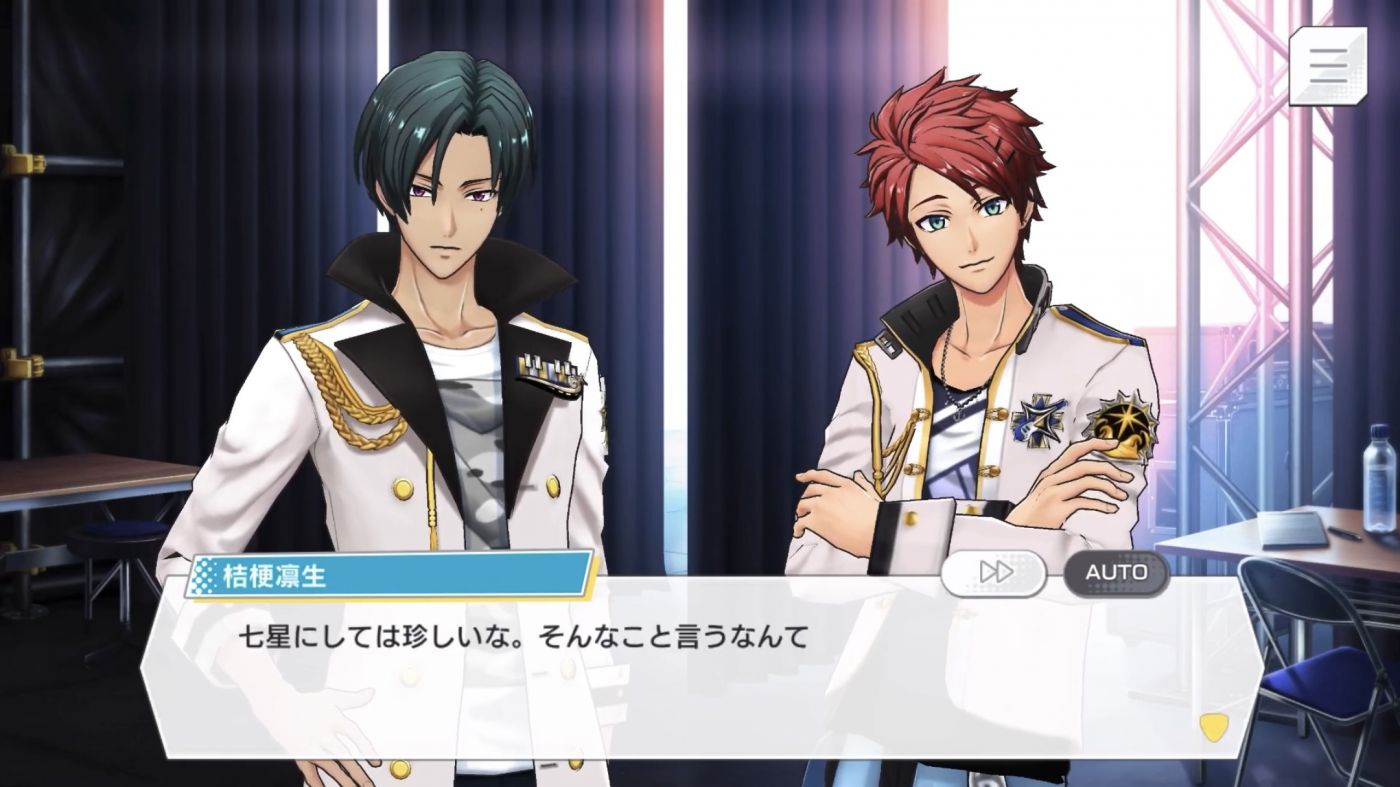Image resolution: width=1400 pixels, height=787 pixels.
Task: Advance dialogue with the yellow arrow indicator
Action: click(x=1213, y=727)
